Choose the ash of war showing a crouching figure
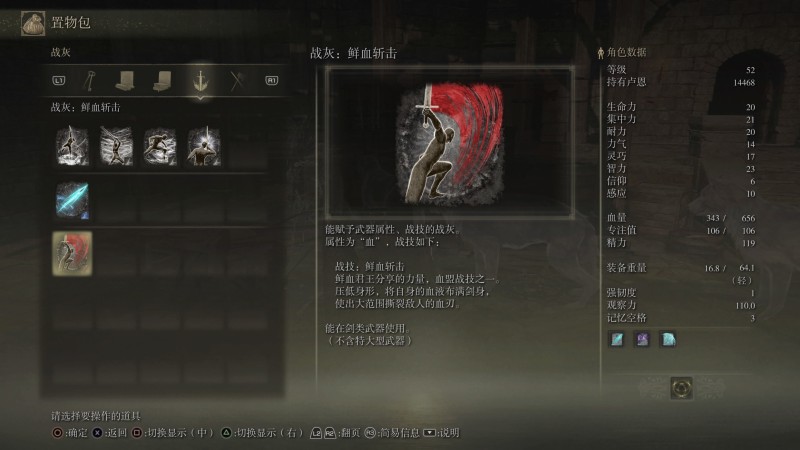The image size is (800, 450). click(160, 146)
